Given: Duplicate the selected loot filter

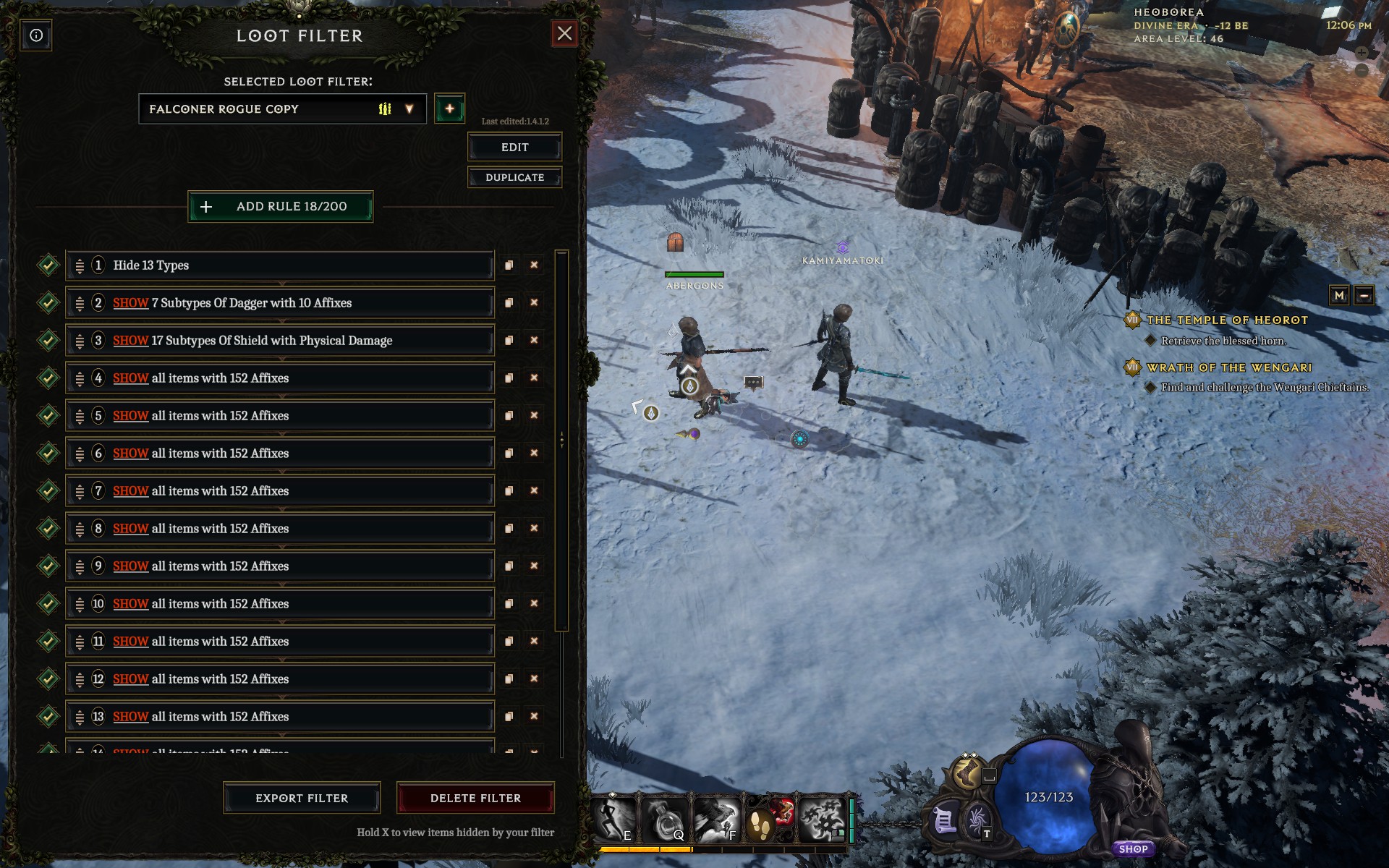Looking at the screenshot, I should tap(514, 178).
